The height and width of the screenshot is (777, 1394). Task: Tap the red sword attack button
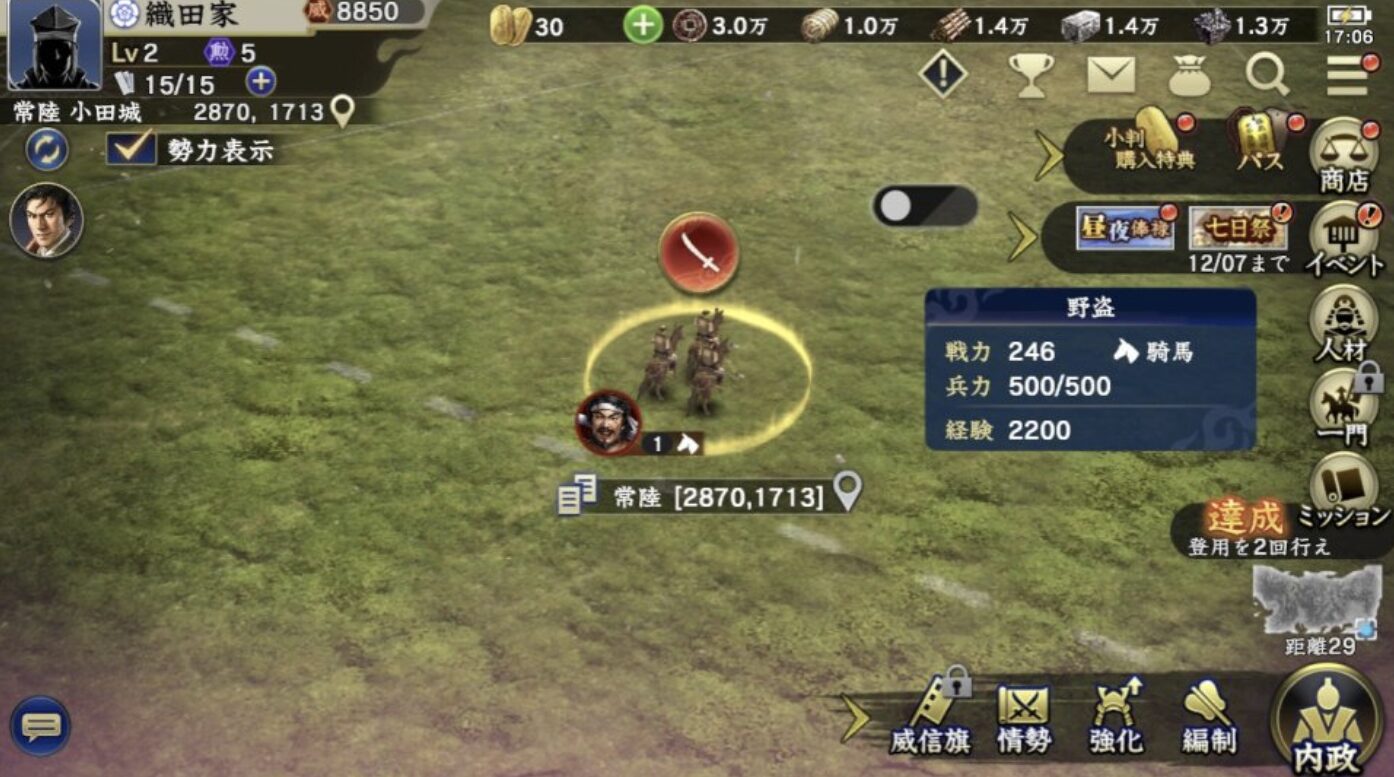(699, 253)
